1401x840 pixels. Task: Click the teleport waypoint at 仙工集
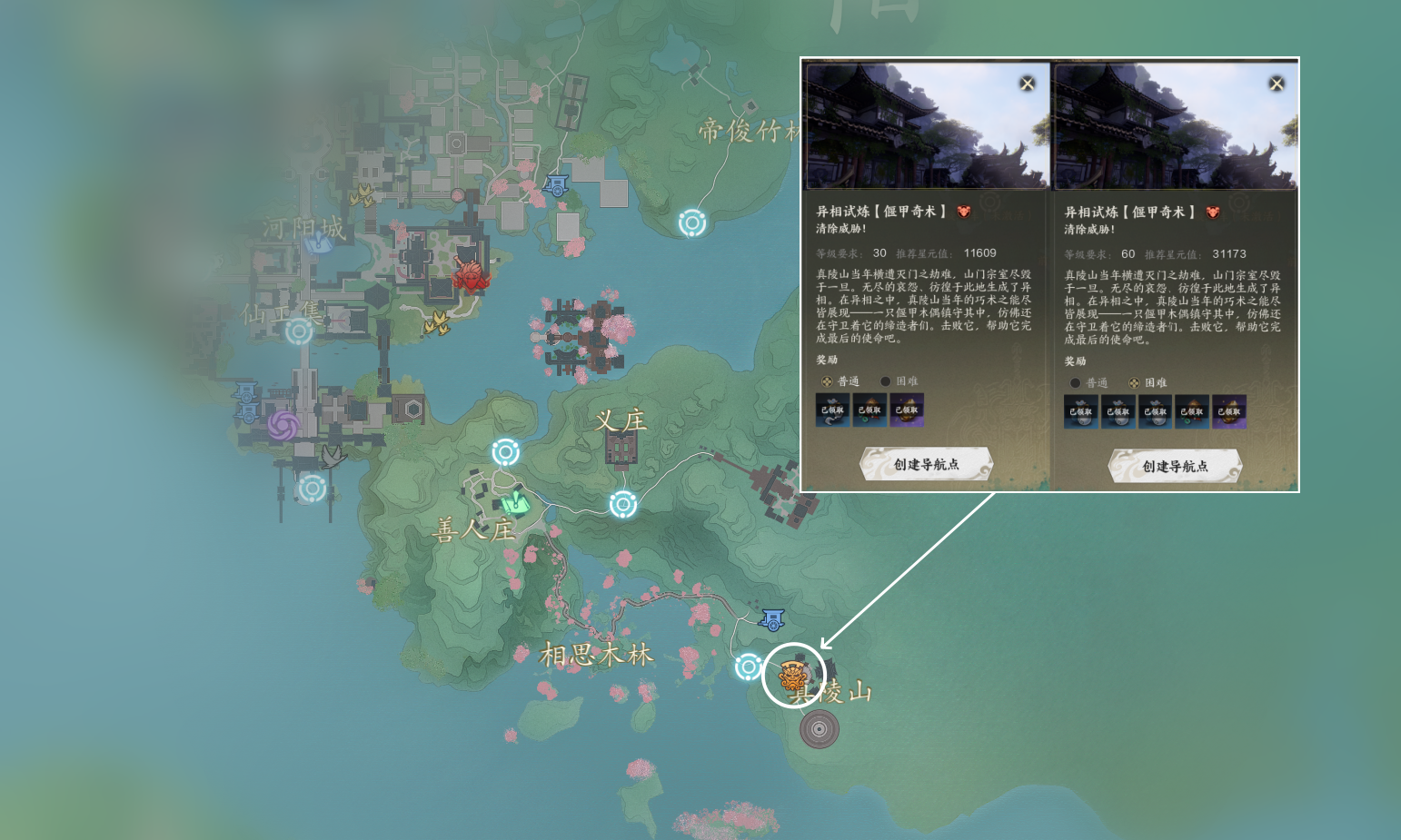(x=299, y=331)
